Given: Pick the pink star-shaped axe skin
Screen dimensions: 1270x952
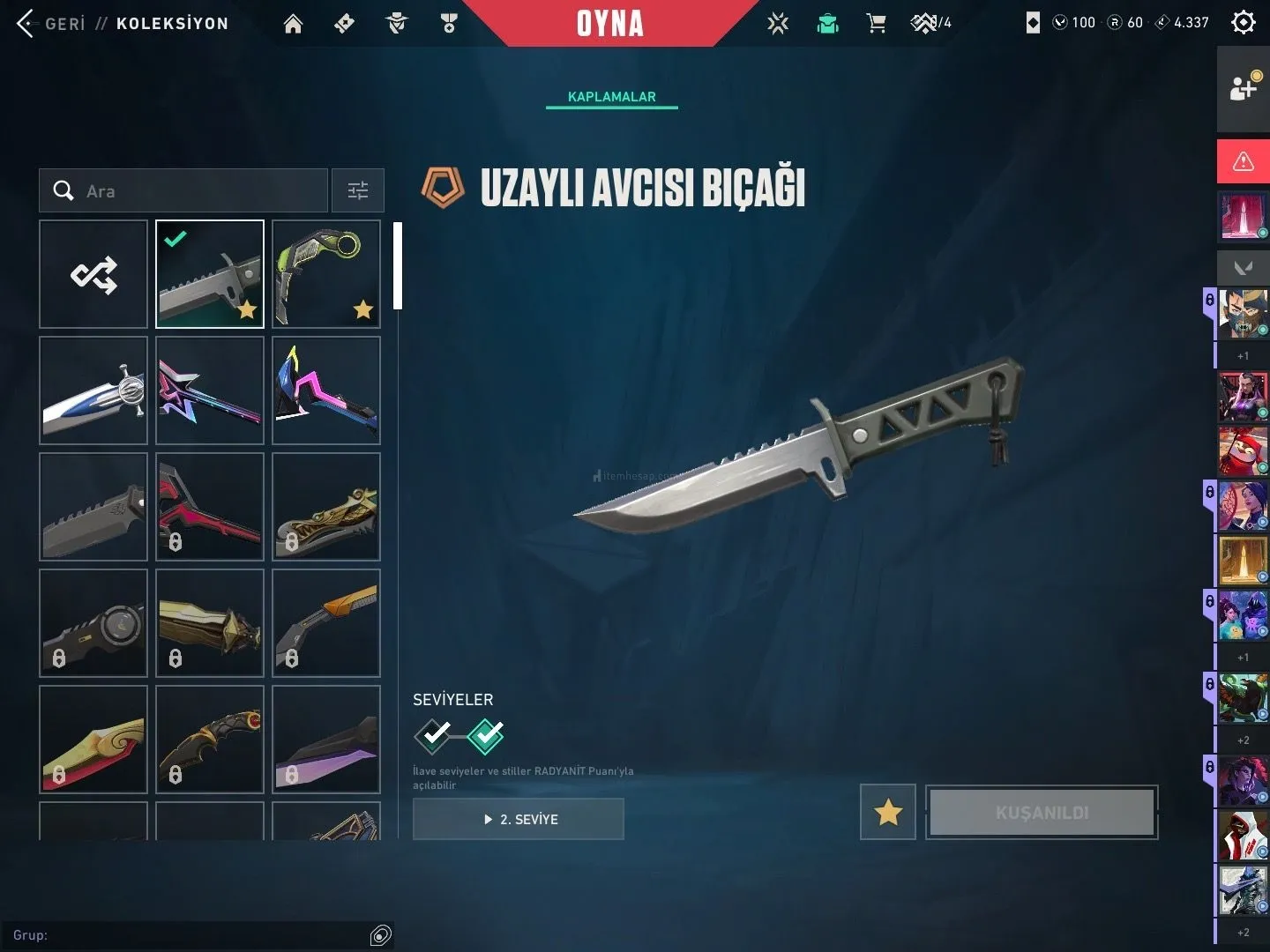Looking at the screenshot, I should (210, 390).
